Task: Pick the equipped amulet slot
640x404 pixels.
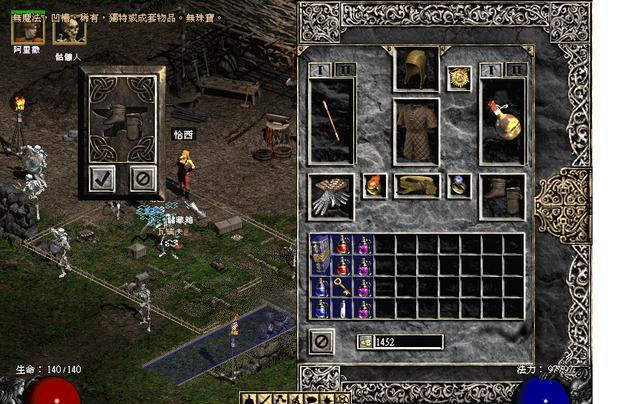Action: [x=460, y=77]
